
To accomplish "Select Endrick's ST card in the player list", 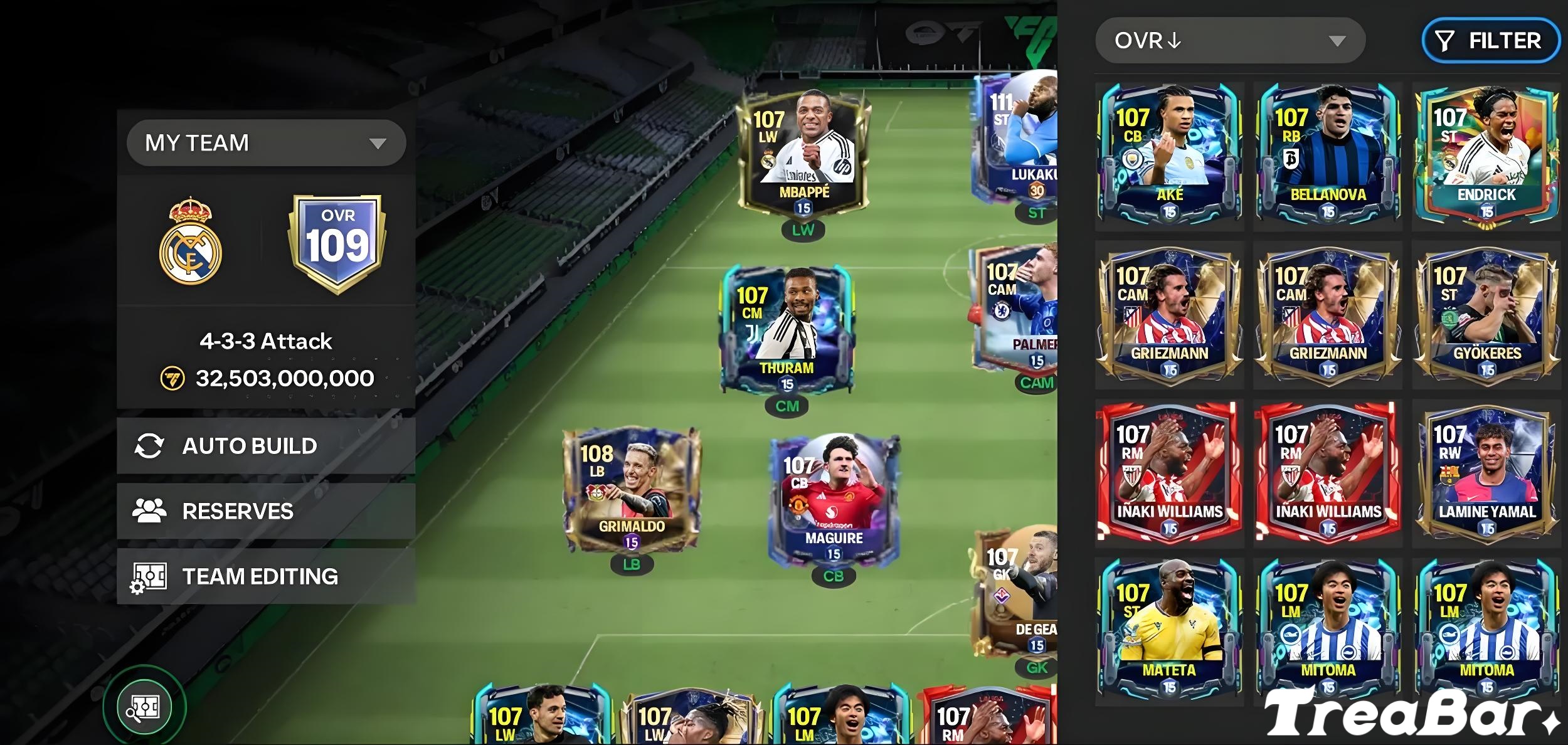I will 1486,154.
